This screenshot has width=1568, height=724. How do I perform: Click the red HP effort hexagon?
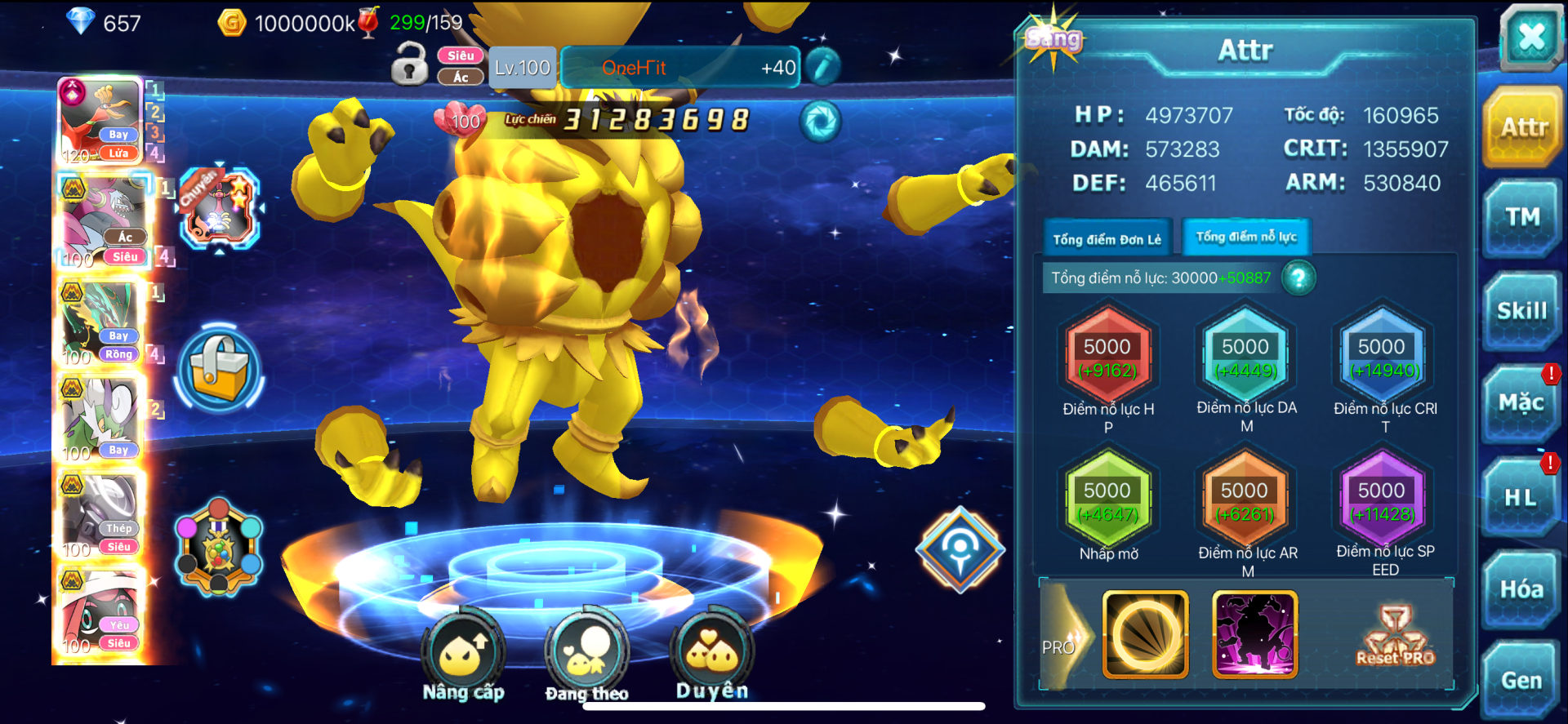click(1107, 358)
